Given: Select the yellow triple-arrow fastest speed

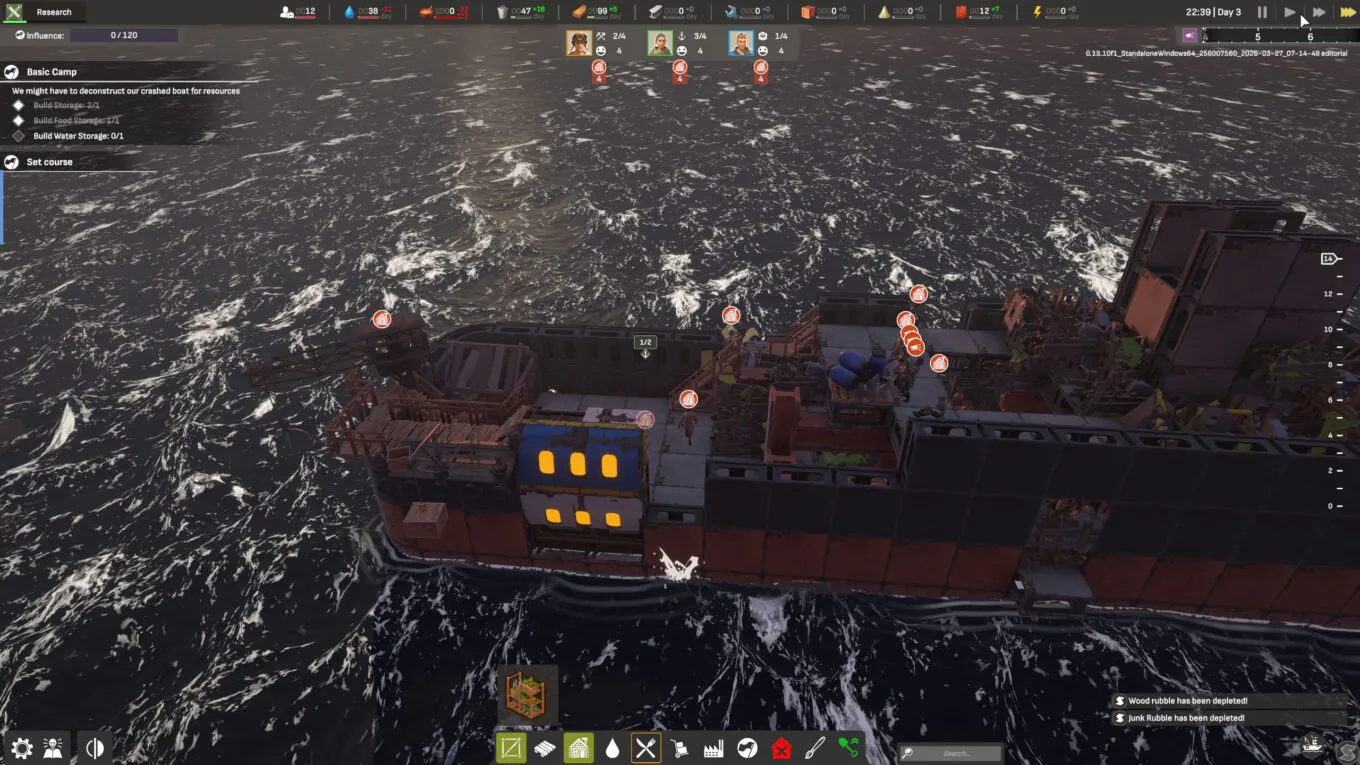Looking at the screenshot, I should 1347,12.
